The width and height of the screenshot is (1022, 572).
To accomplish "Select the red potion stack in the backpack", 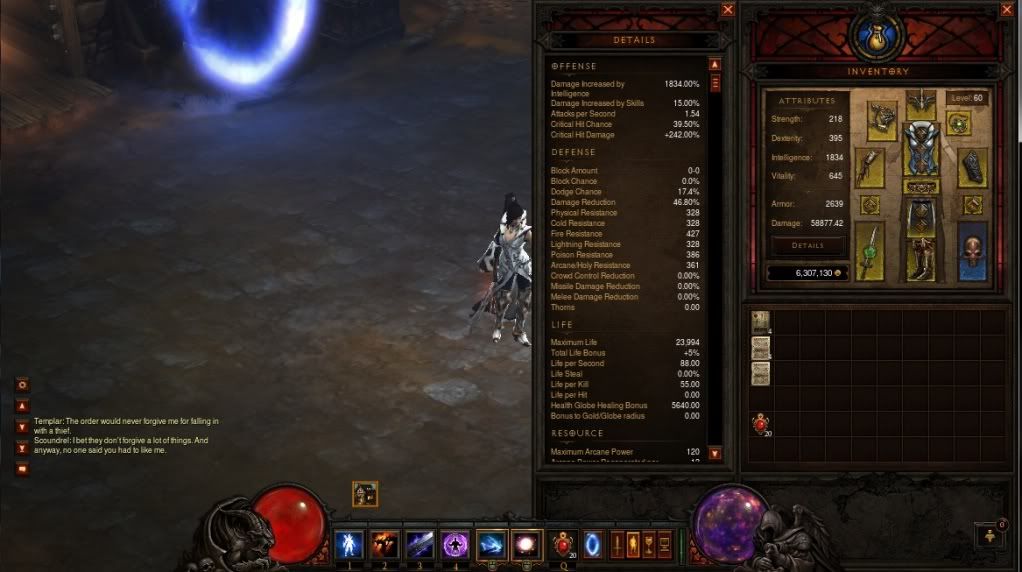I will pos(762,424).
